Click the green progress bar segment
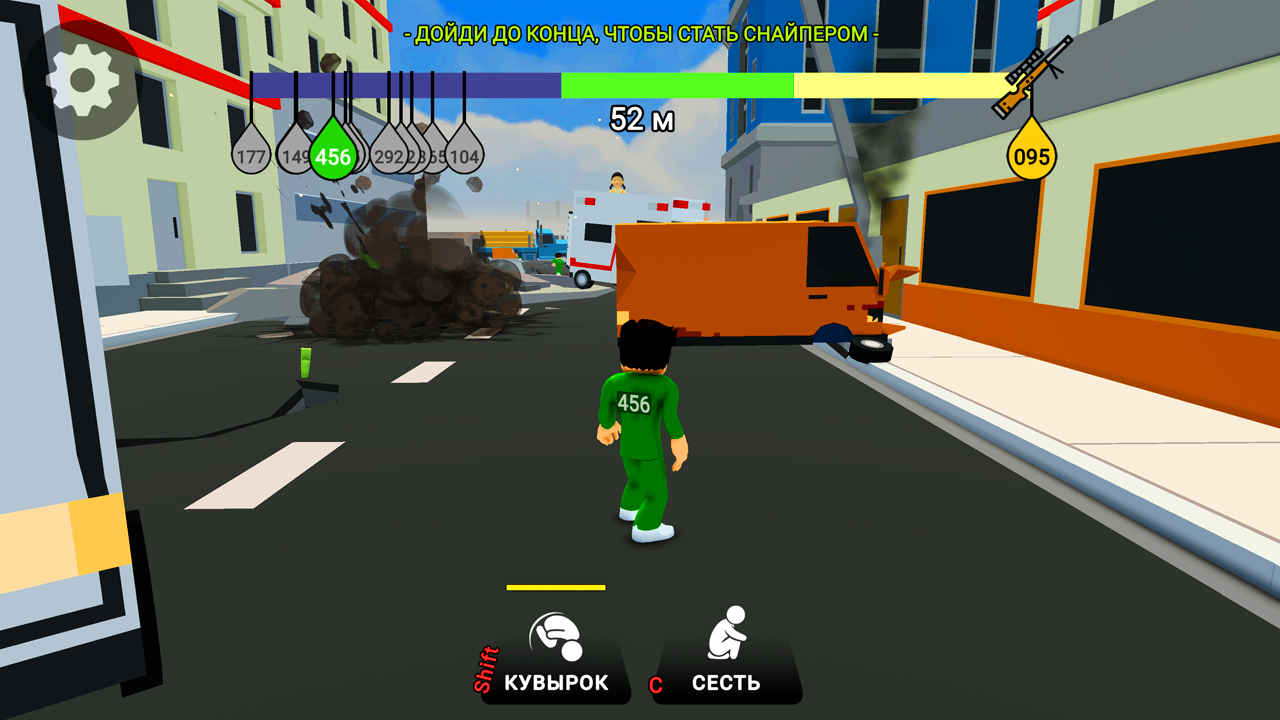The width and height of the screenshot is (1280, 720). point(680,84)
